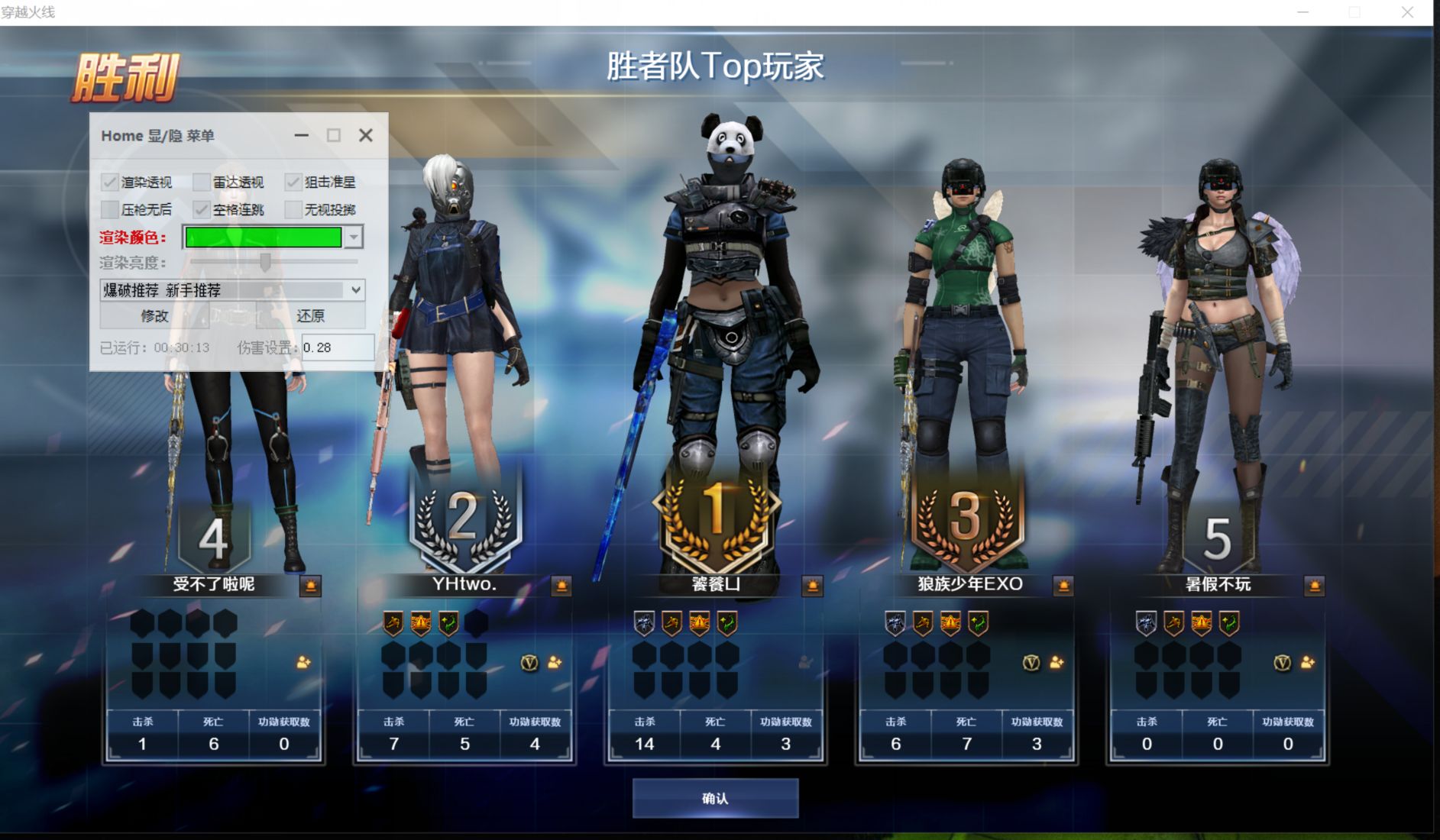Image resolution: width=1440 pixels, height=840 pixels.
Task: Click the 确认 confirm button
Action: click(715, 797)
